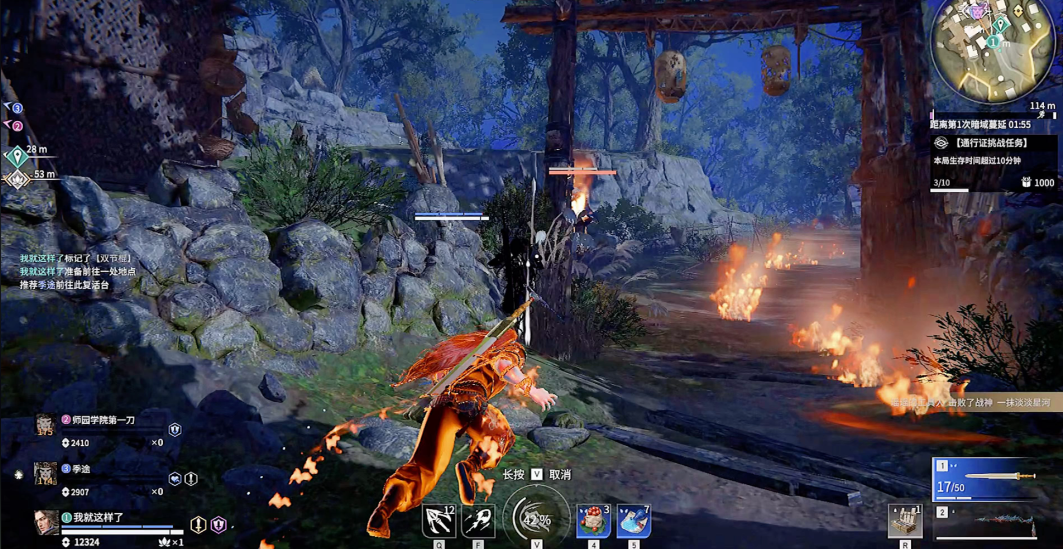Click the teal location pin on the minimap
This screenshot has width=1063, height=549.
994,41
